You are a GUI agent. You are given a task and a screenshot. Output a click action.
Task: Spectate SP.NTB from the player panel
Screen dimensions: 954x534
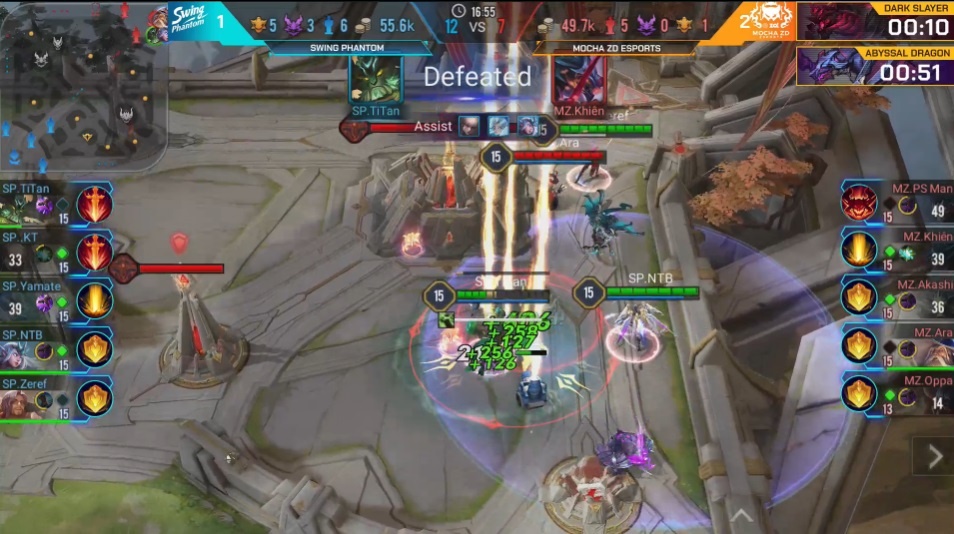55,350
